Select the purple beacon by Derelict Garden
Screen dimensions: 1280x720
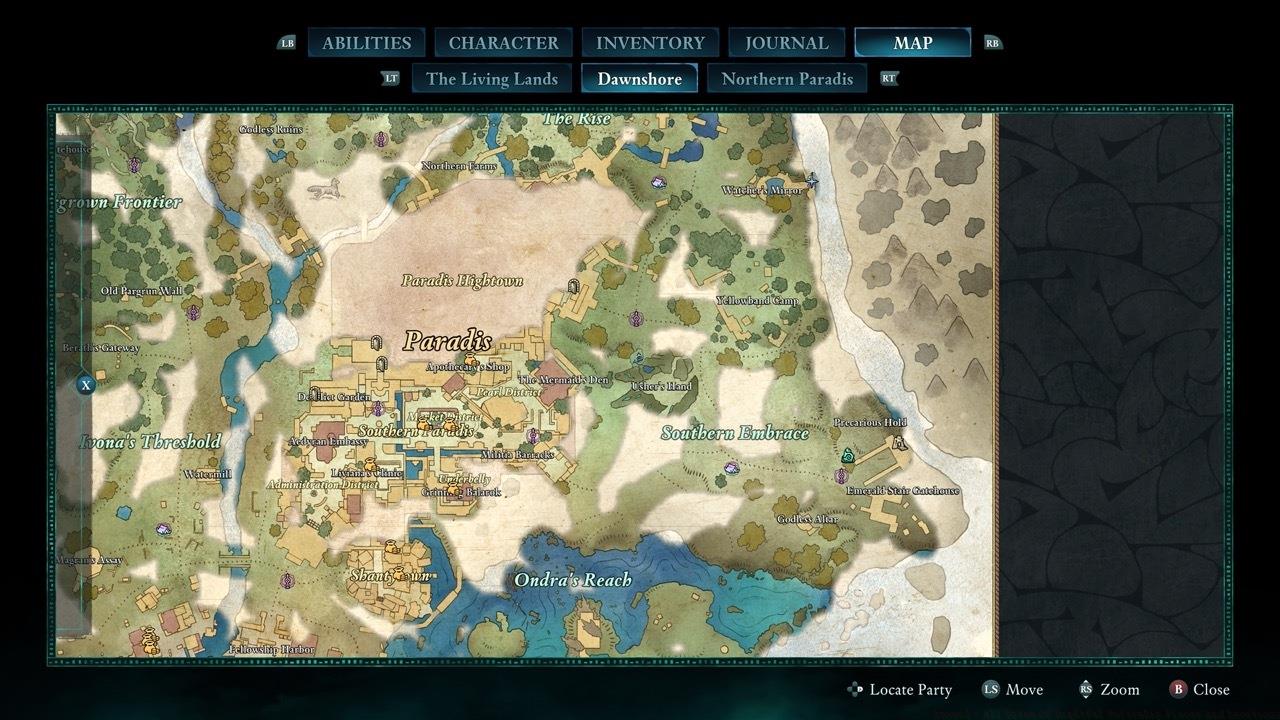[377, 408]
